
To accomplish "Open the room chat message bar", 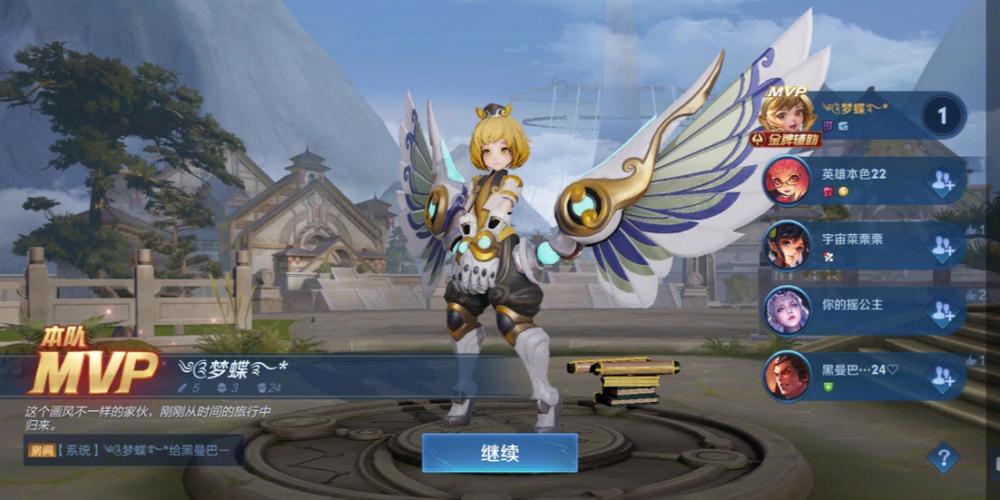I will [133, 450].
